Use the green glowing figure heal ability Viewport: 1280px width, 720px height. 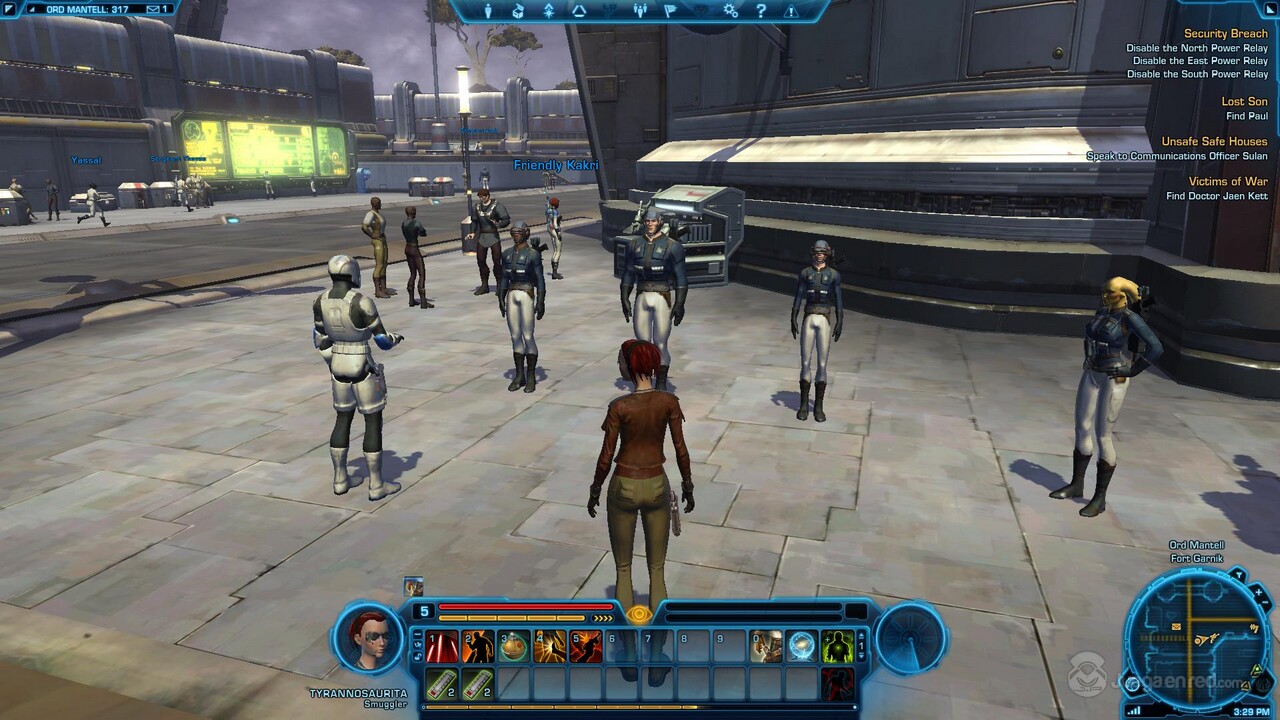(x=838, y=646)
